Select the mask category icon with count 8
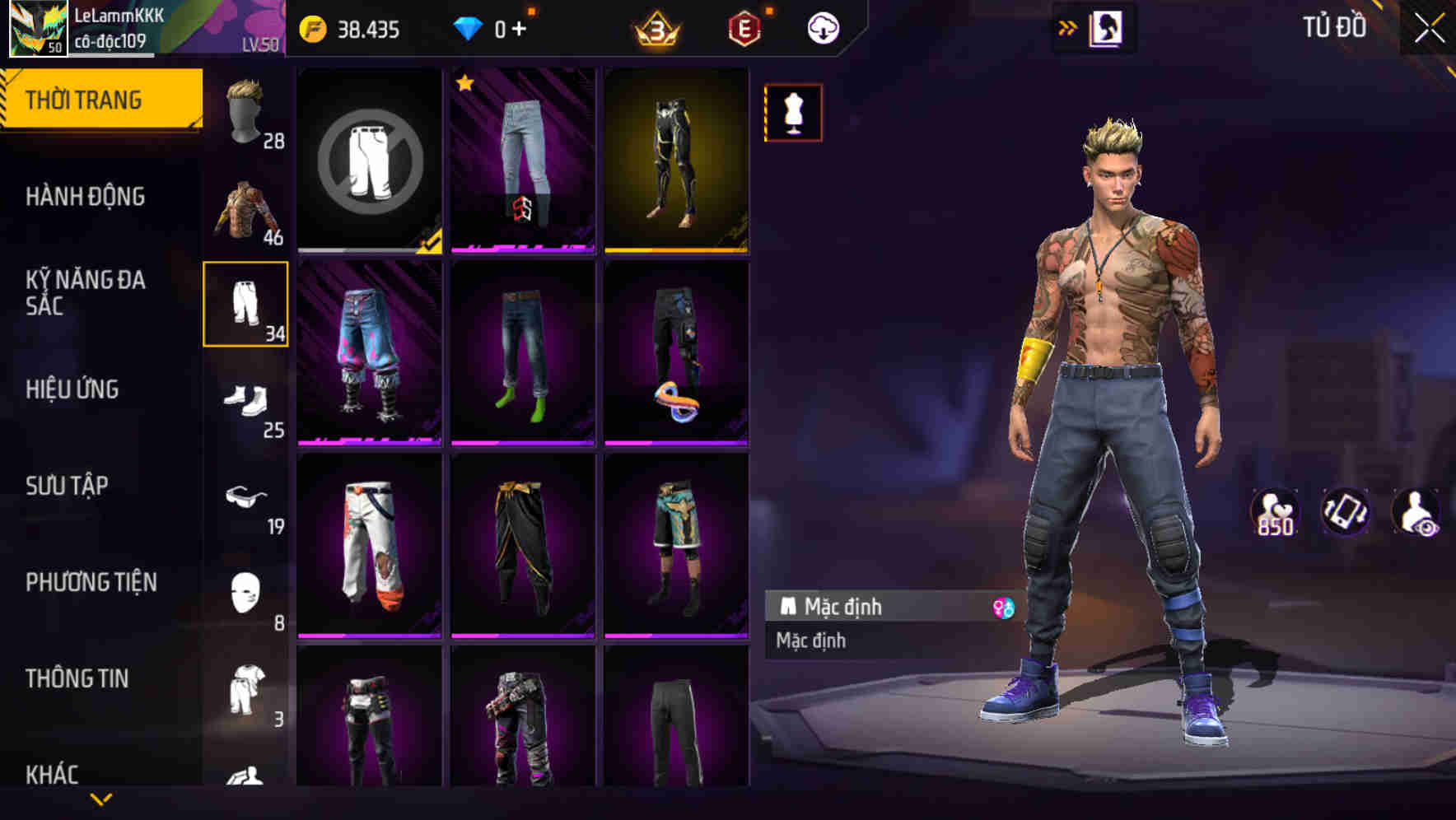 [245, 593]
